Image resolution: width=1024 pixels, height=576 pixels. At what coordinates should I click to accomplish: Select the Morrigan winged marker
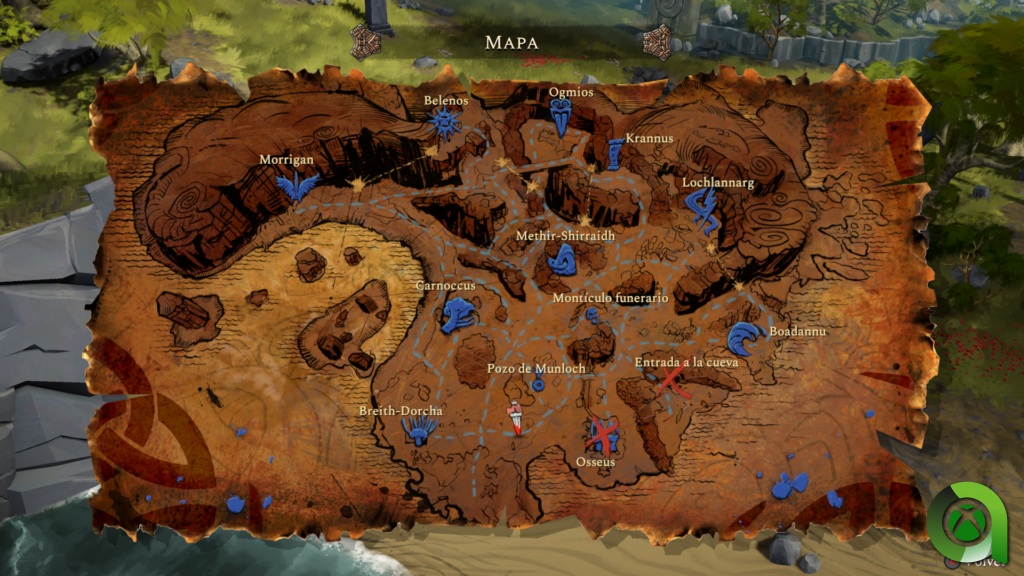point(297,185)
